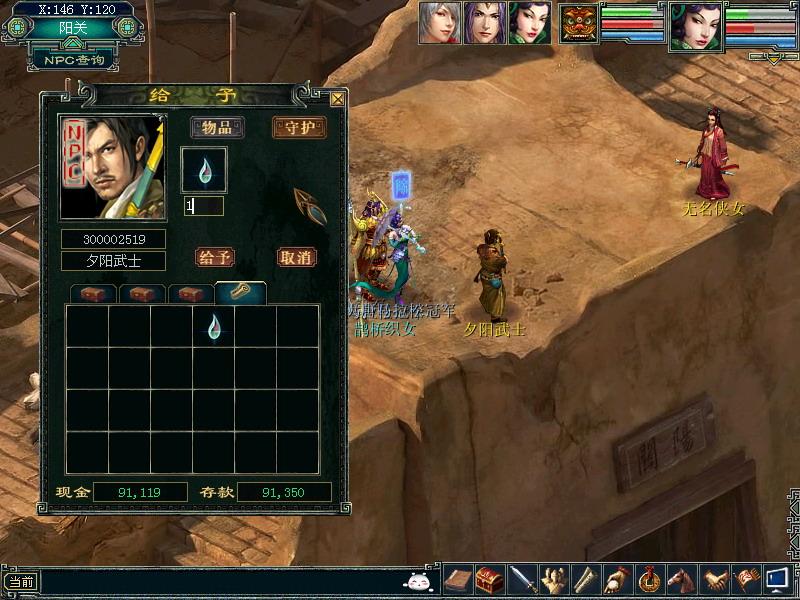Edit the item quantity field
800x600 pixels.
[204, 206]
